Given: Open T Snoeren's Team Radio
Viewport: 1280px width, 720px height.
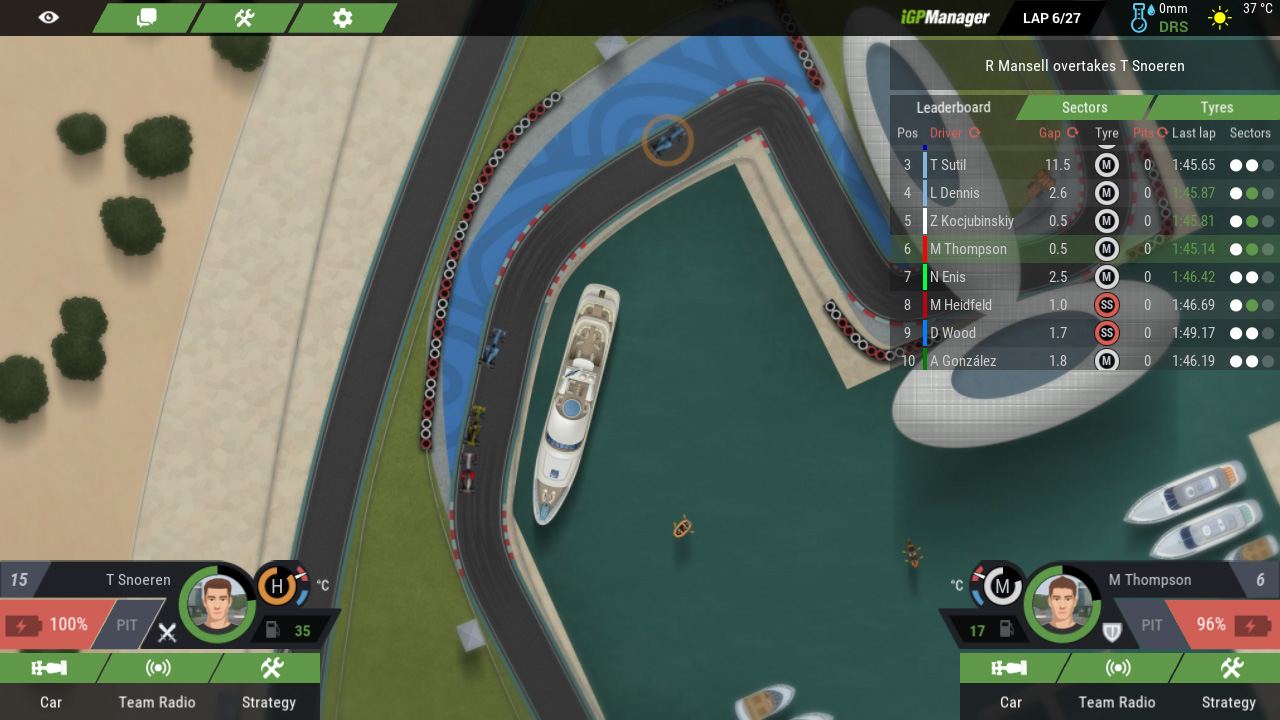Looking at the screenshot, I should pyautogui.click(x=157, y=683).
